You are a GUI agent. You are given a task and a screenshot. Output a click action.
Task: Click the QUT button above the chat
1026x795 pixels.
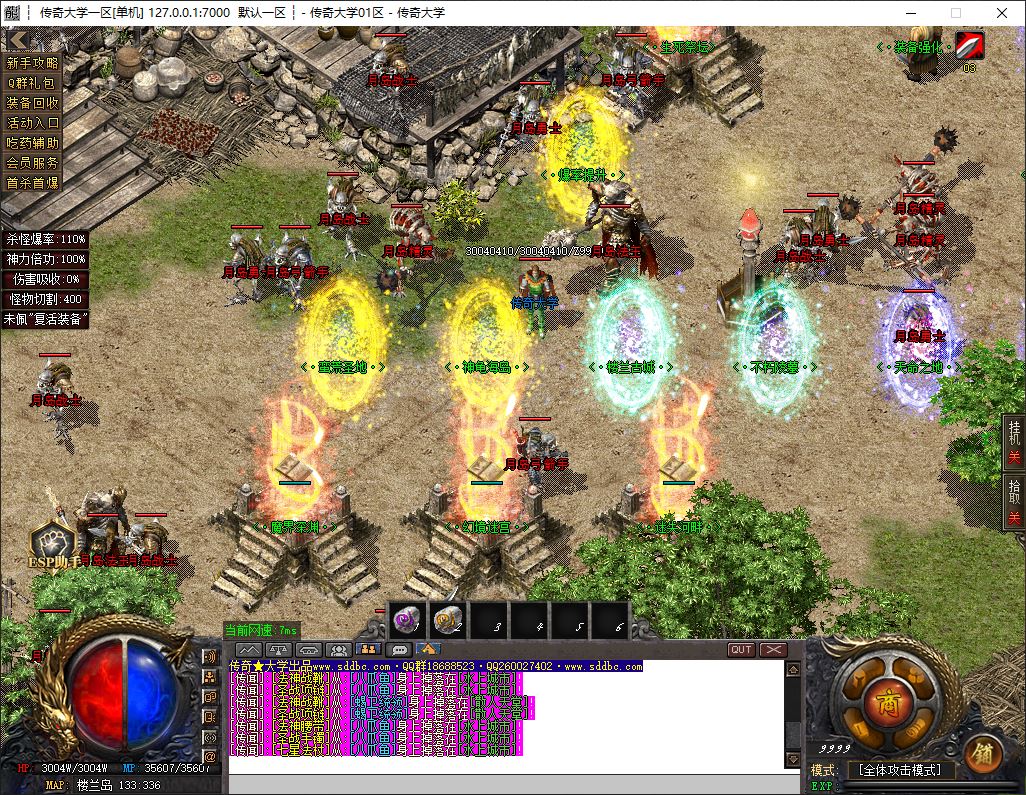[741, 650]
